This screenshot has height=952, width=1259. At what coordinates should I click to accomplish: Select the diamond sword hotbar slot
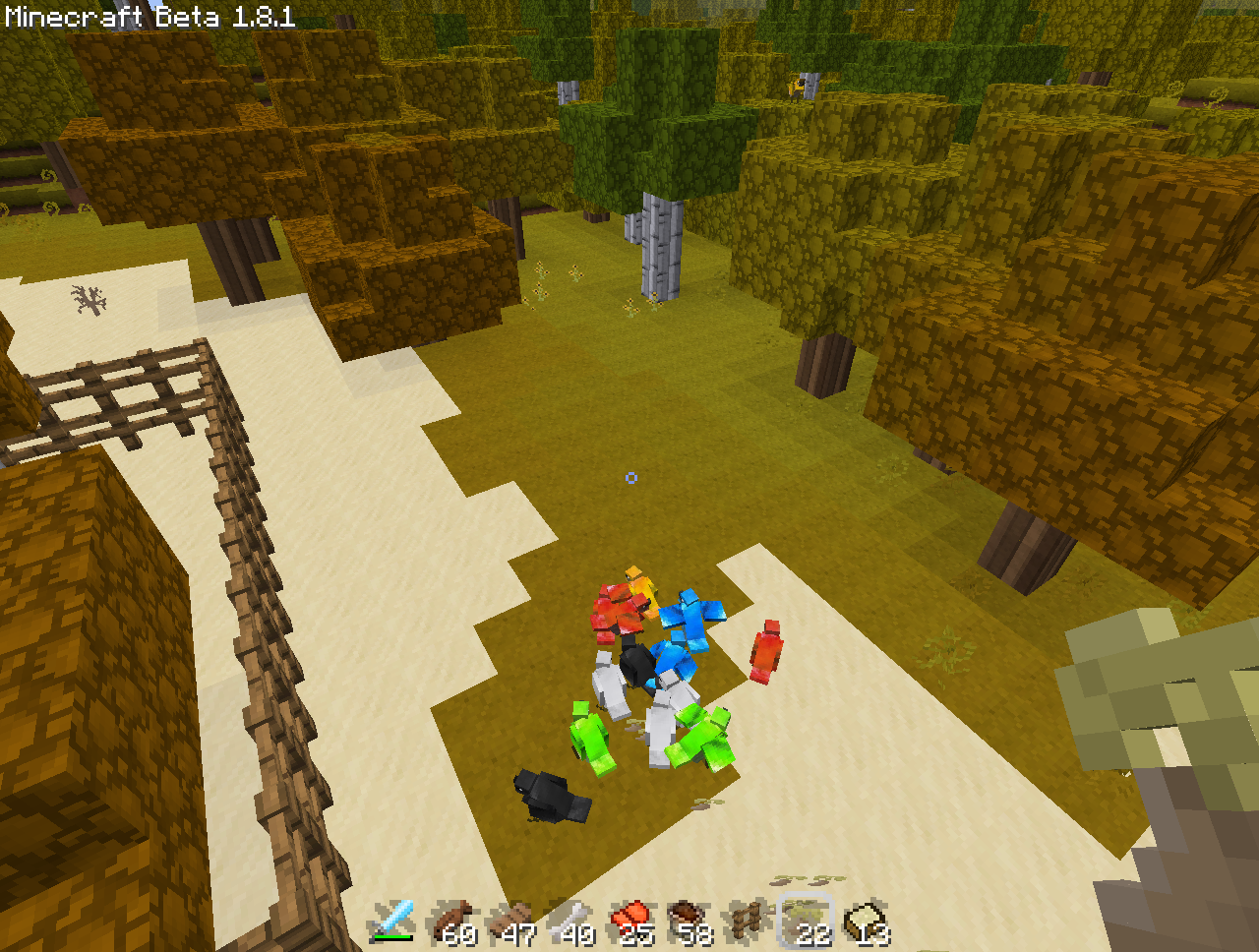point(391,922)
